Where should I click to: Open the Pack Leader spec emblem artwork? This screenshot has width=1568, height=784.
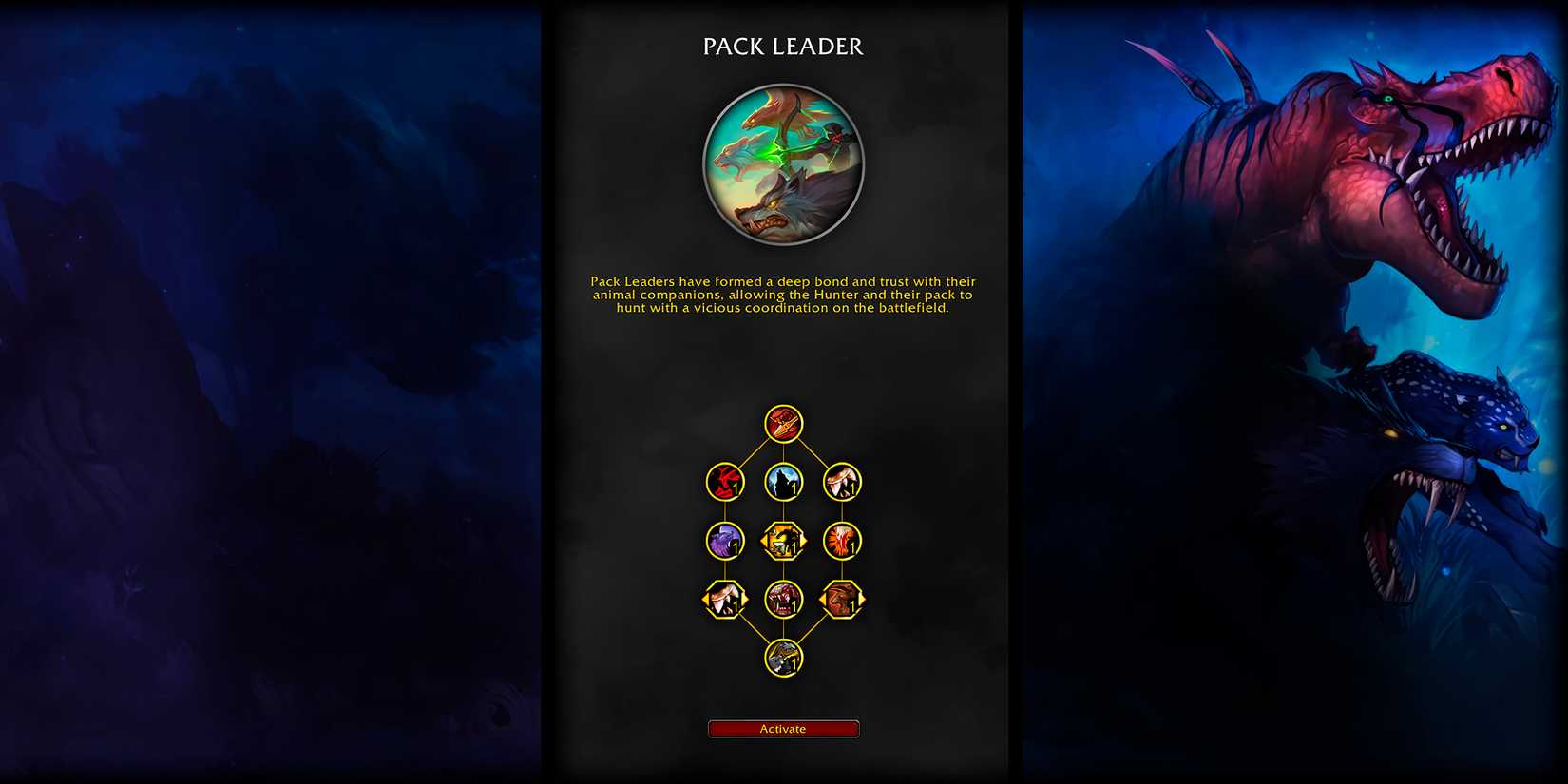(784, 164)
